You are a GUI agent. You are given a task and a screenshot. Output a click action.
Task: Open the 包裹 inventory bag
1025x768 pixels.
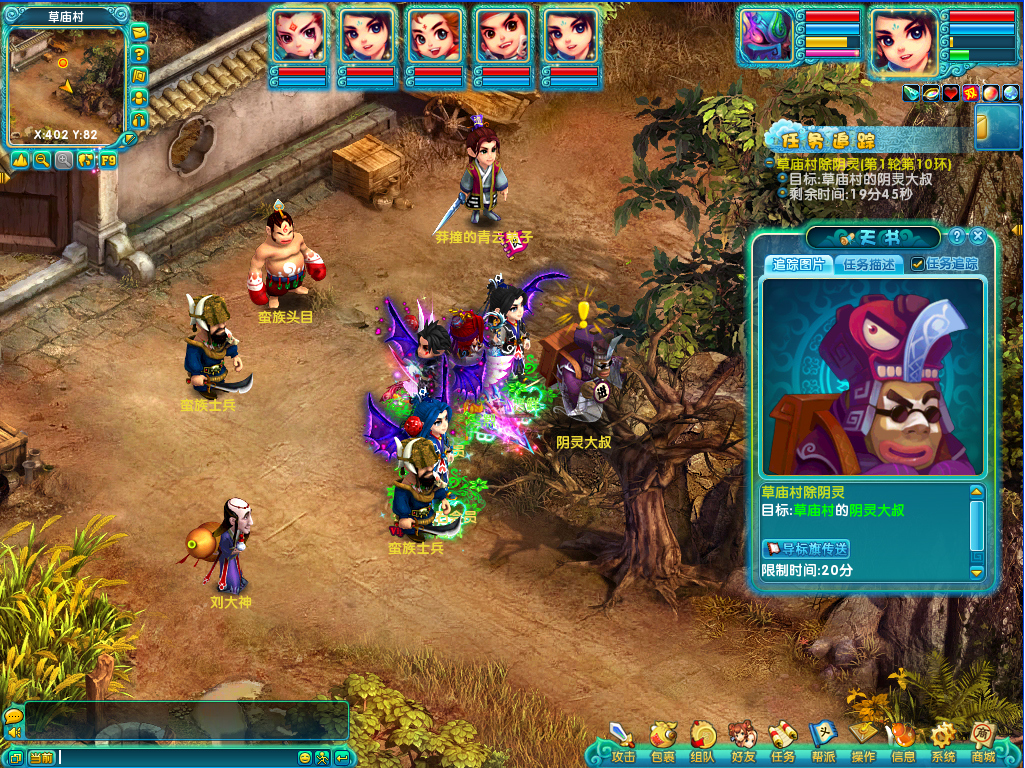click(x=663, y=738)
